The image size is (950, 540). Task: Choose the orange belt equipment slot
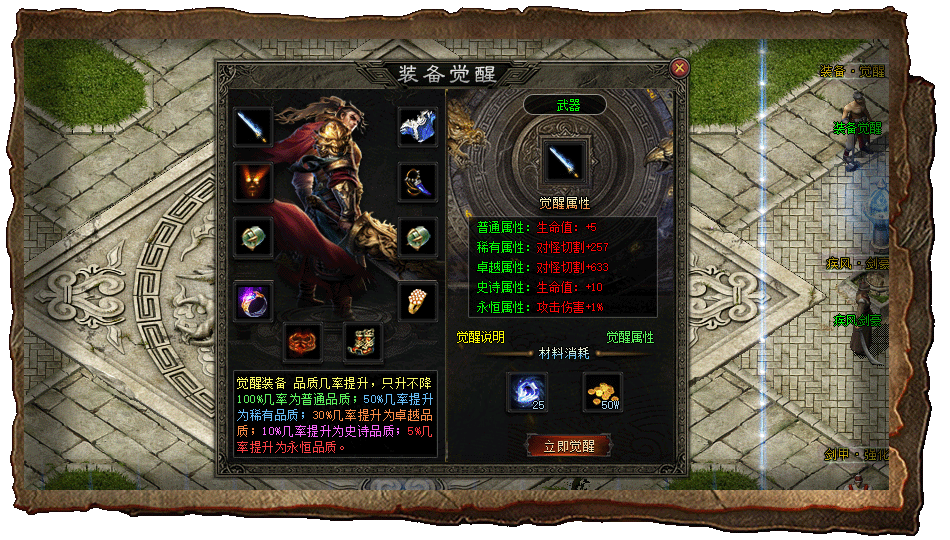click(303, 342)
